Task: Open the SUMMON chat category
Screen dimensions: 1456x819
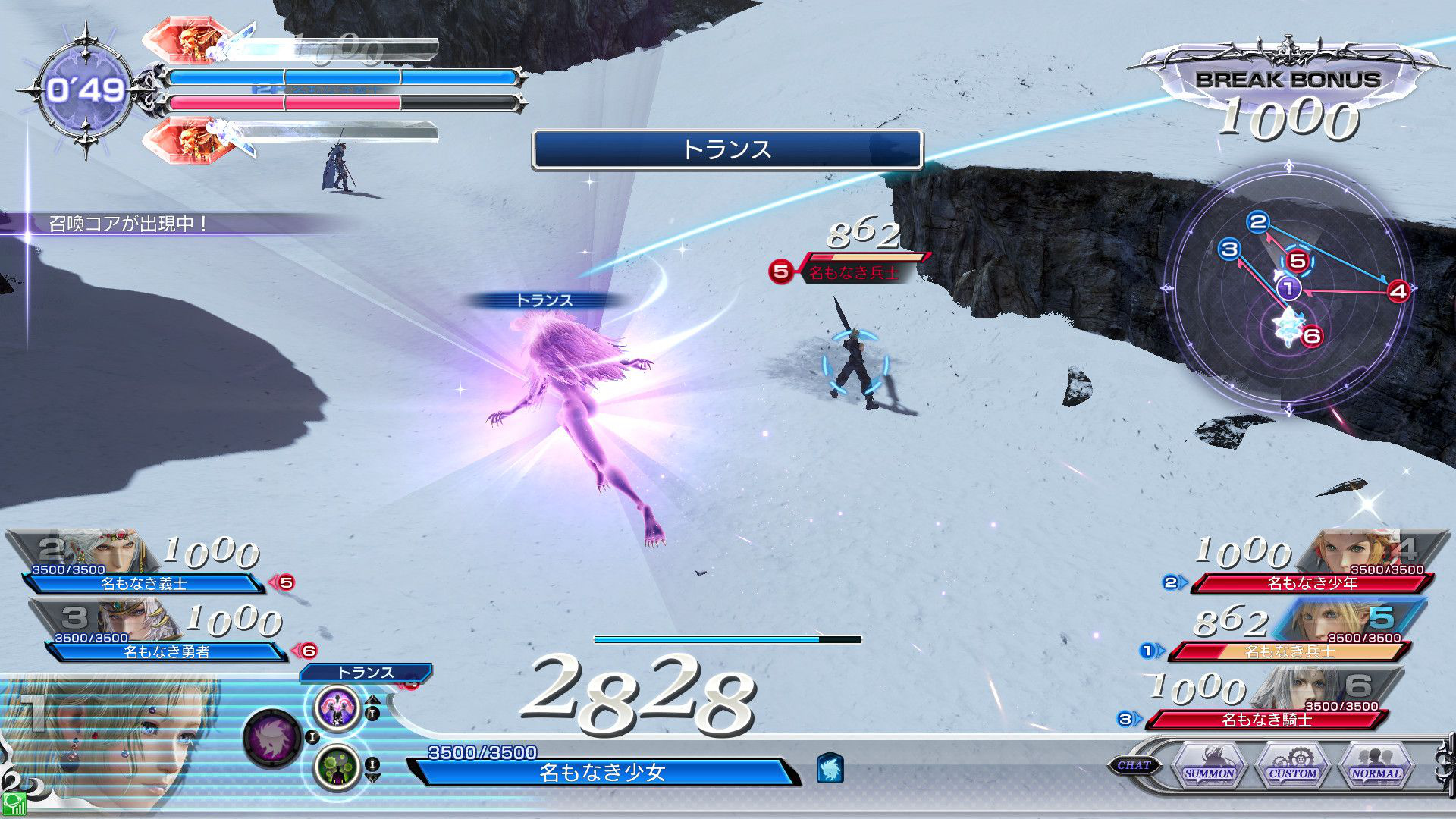Action: pos(1209,764)
